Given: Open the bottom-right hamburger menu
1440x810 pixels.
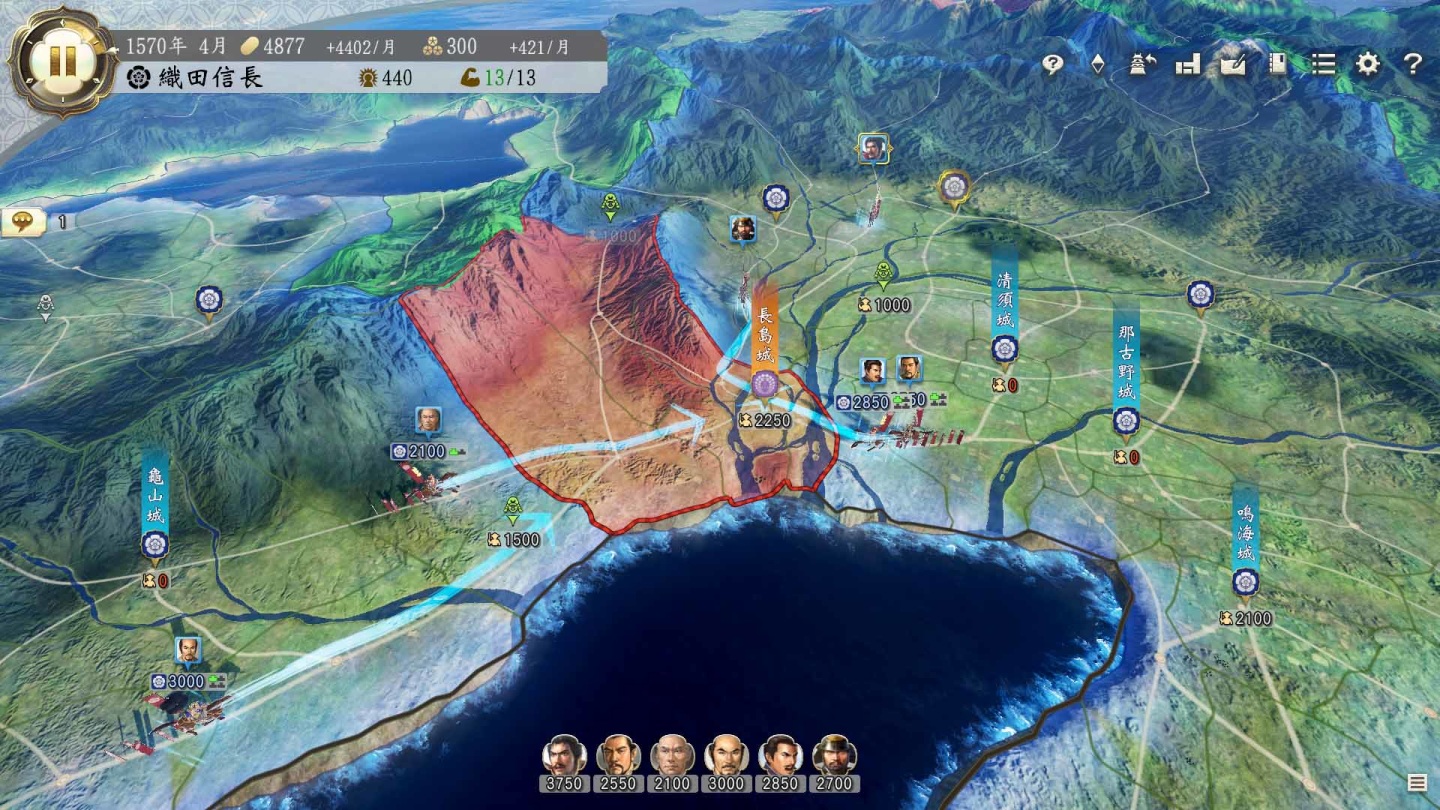Looking at the screenshot, I should [x=1417, y=782].
